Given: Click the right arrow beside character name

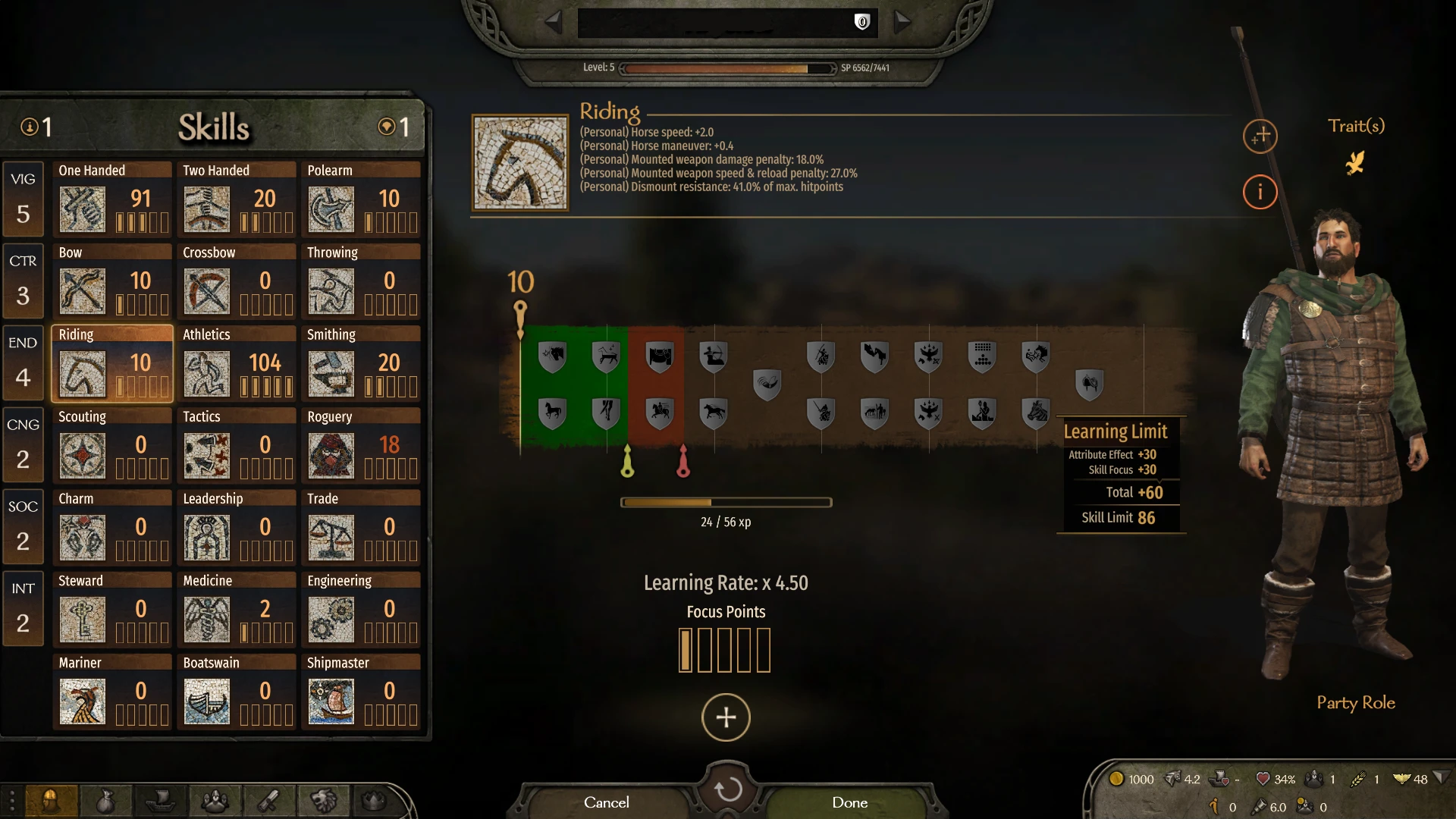Looking at the screenshot, I should tap(903, 22).
